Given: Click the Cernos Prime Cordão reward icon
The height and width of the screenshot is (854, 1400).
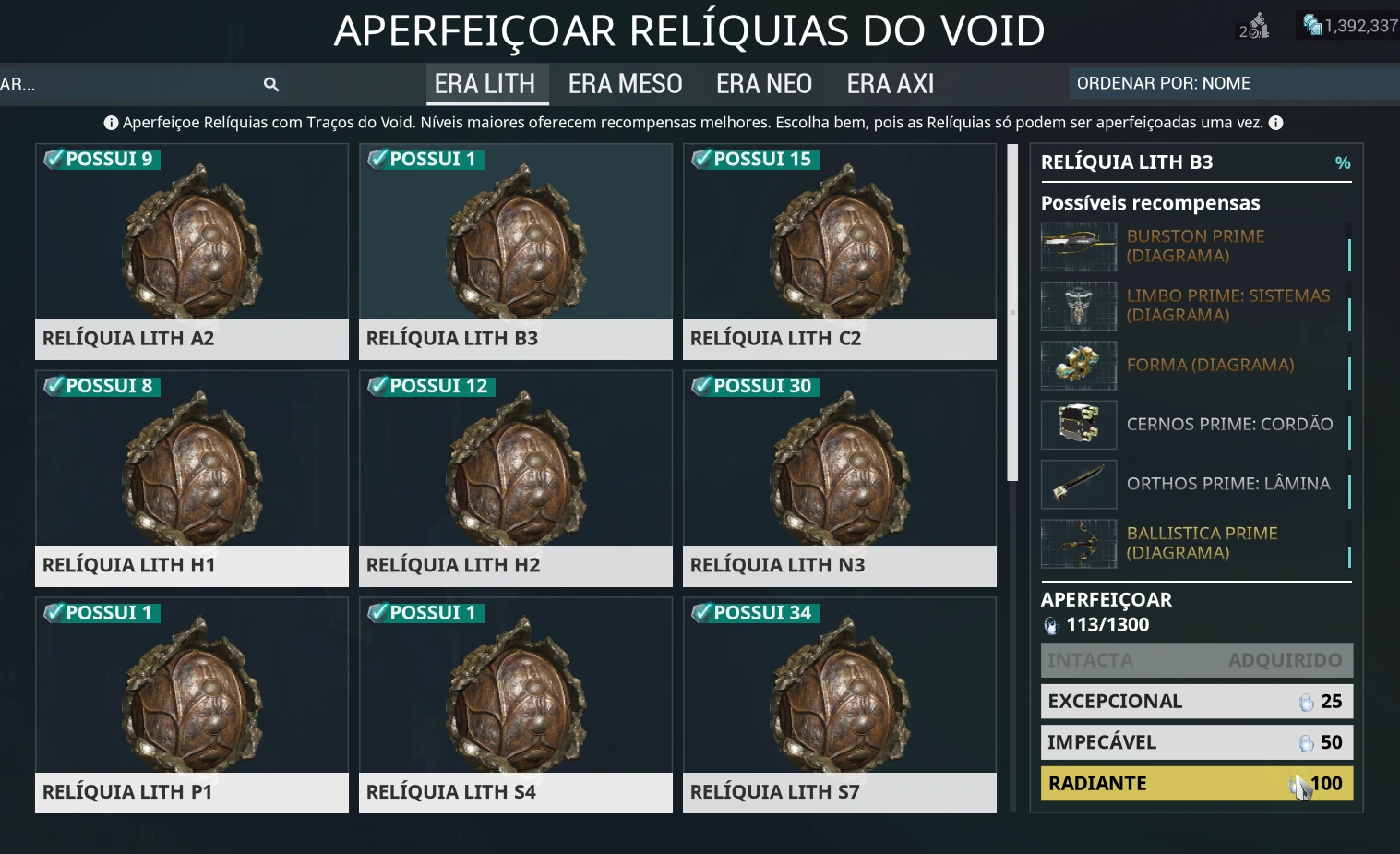Looking at the screenshot, I should click(x=1078, y=425).
